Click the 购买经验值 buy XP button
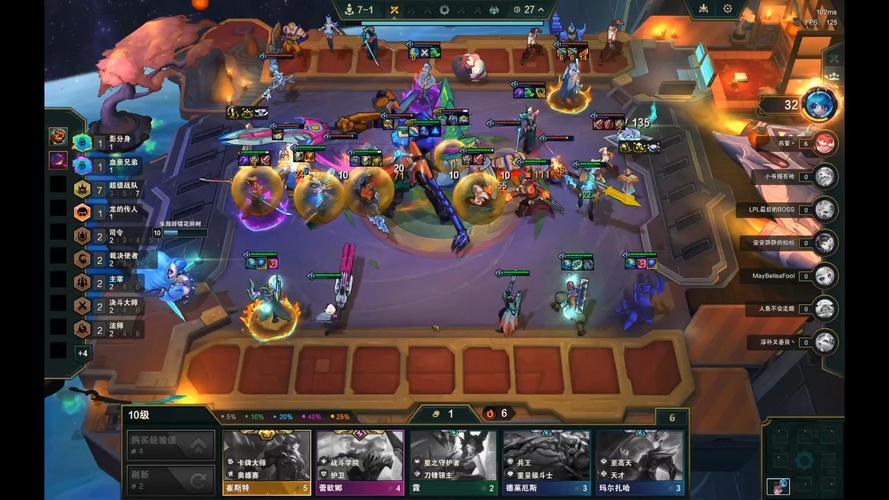Viewport: 889px width, 500px height. coord(170,444)
